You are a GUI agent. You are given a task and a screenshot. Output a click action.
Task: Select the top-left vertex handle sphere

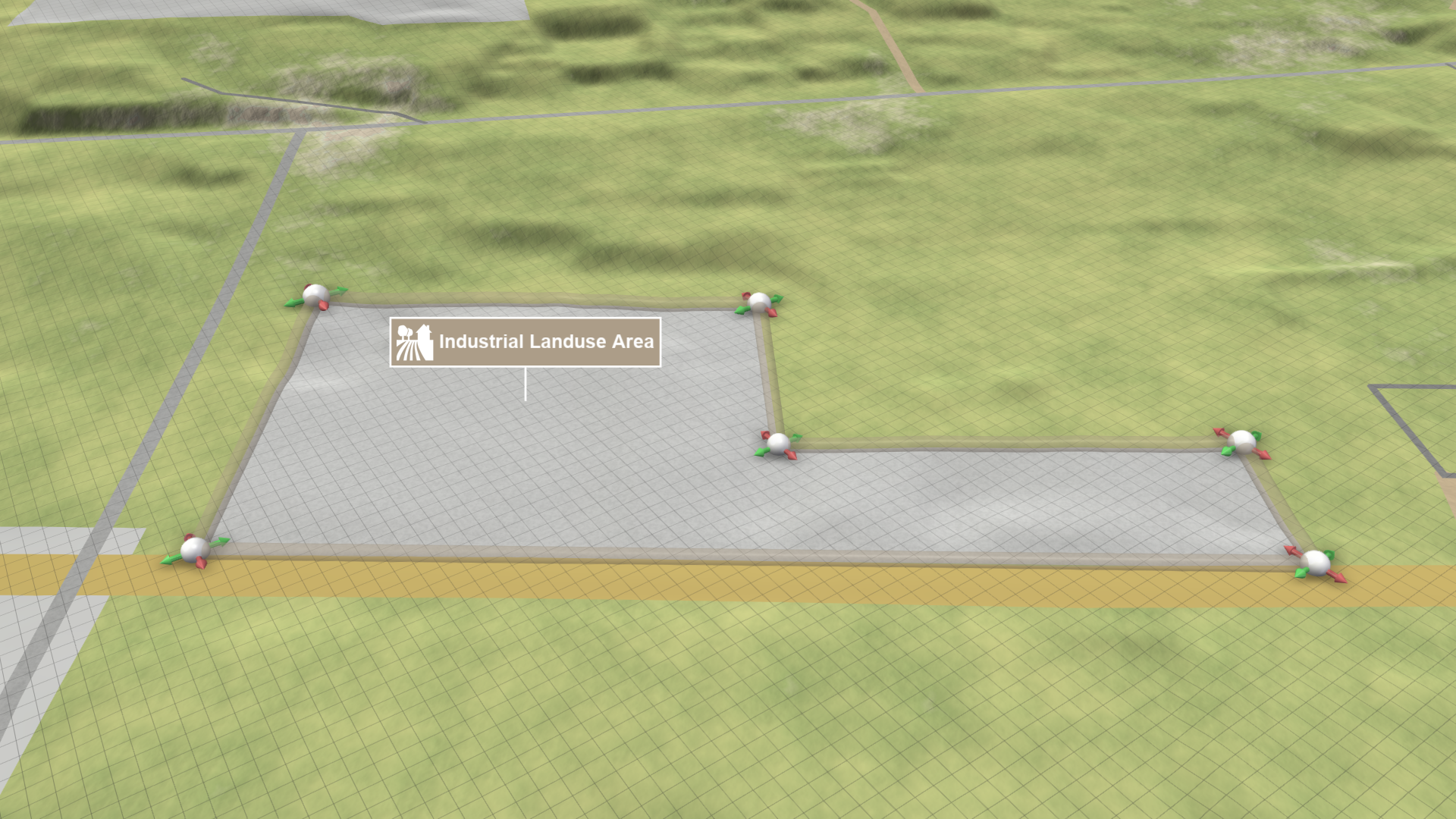point(315,293)
